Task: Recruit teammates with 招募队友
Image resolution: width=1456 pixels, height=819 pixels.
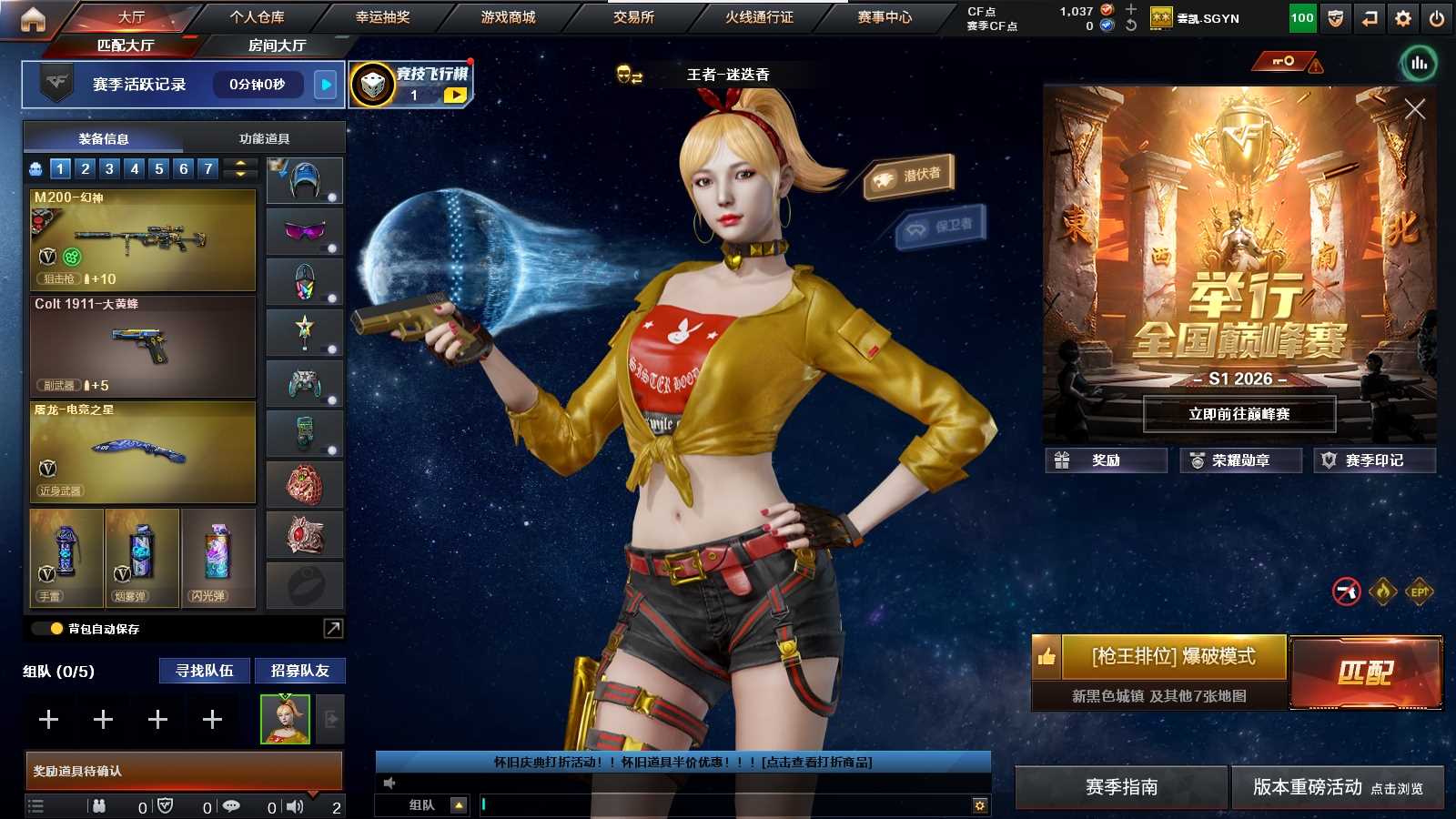Action: coord(299,671)
